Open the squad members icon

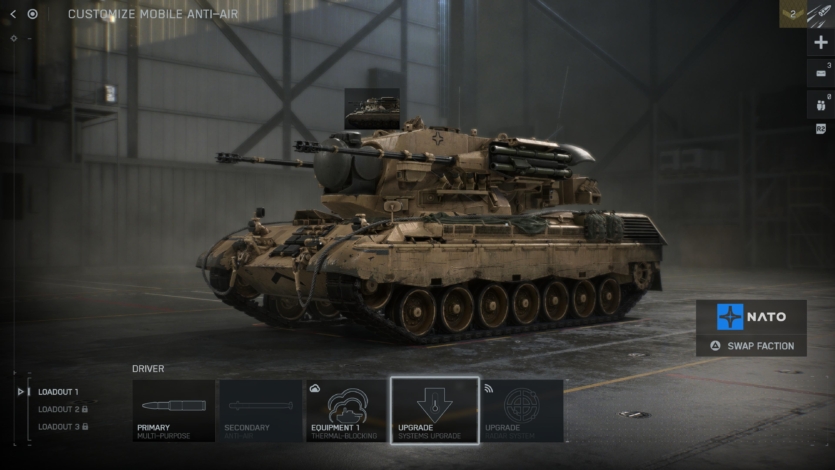(821, 103)
